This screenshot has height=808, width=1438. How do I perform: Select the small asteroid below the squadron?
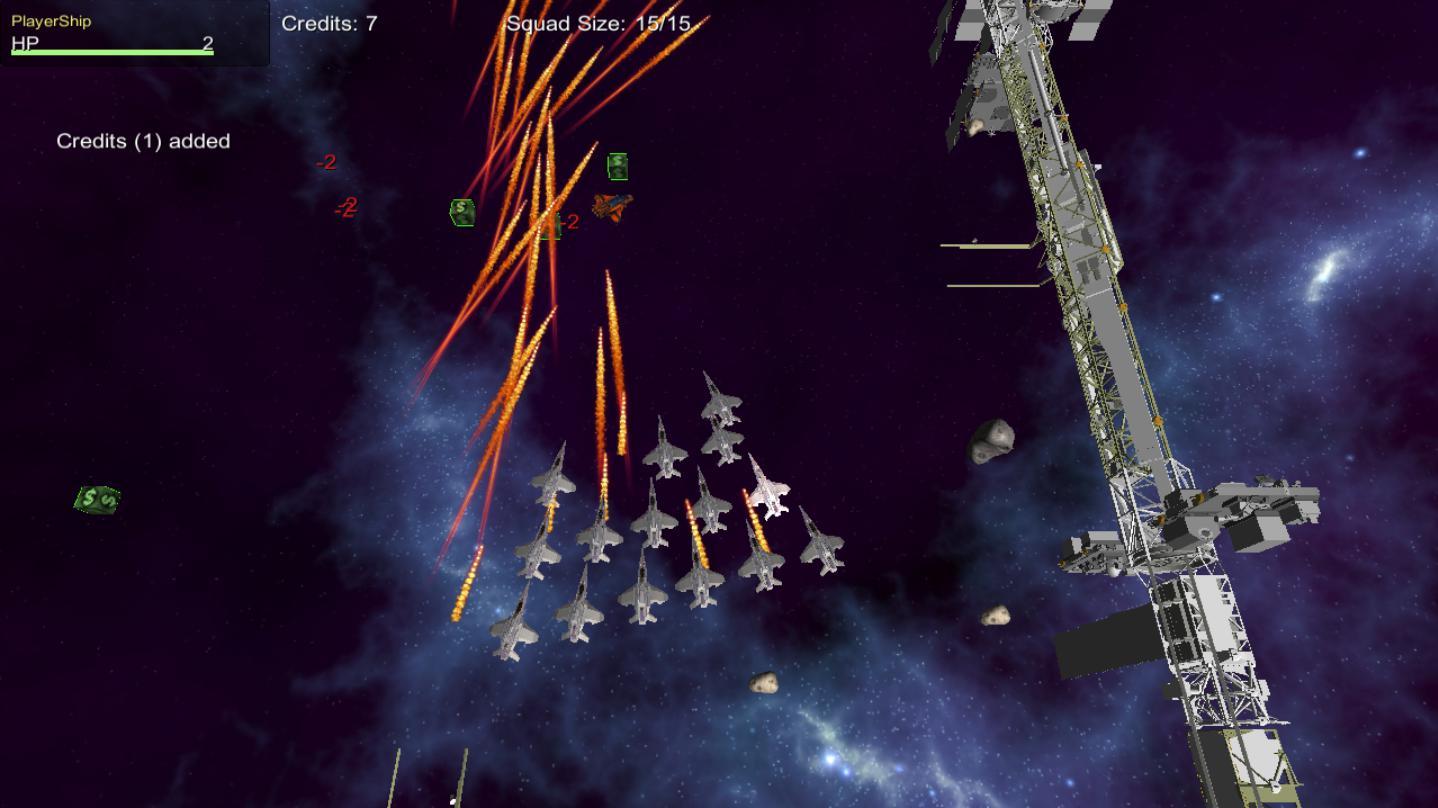(x=764, y=684)
